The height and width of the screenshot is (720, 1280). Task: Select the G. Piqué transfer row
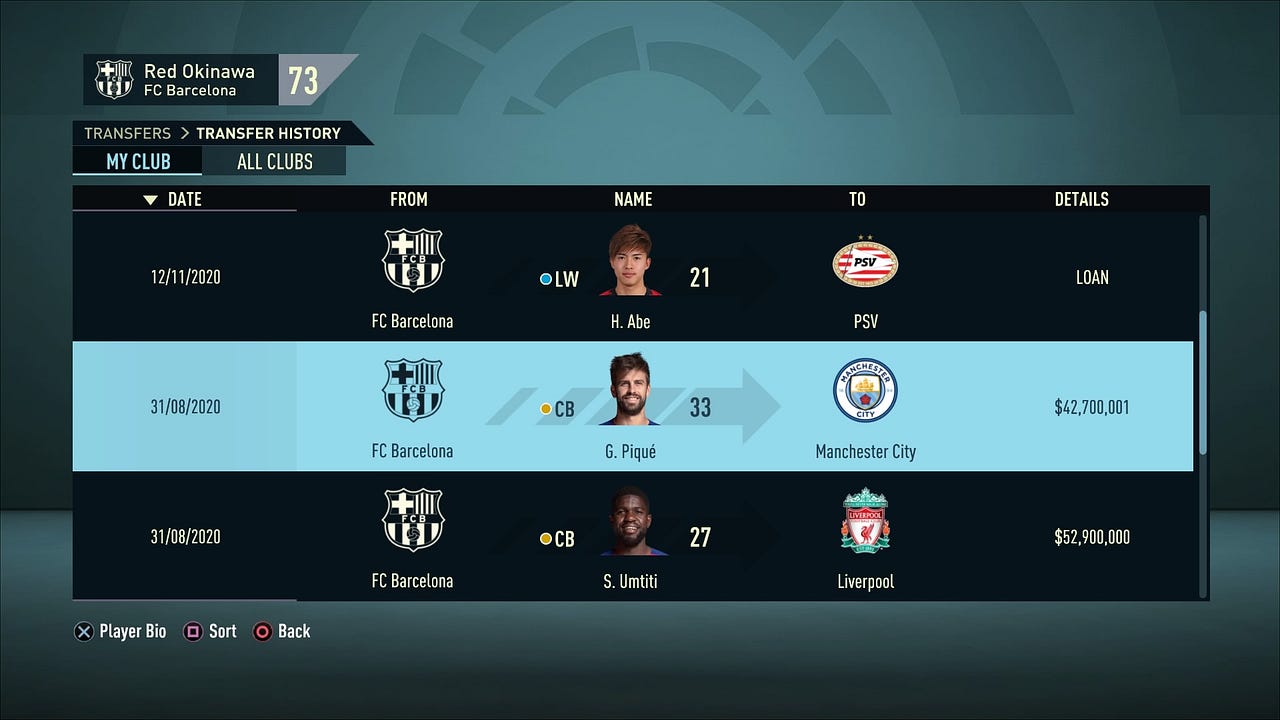point(632,407)
